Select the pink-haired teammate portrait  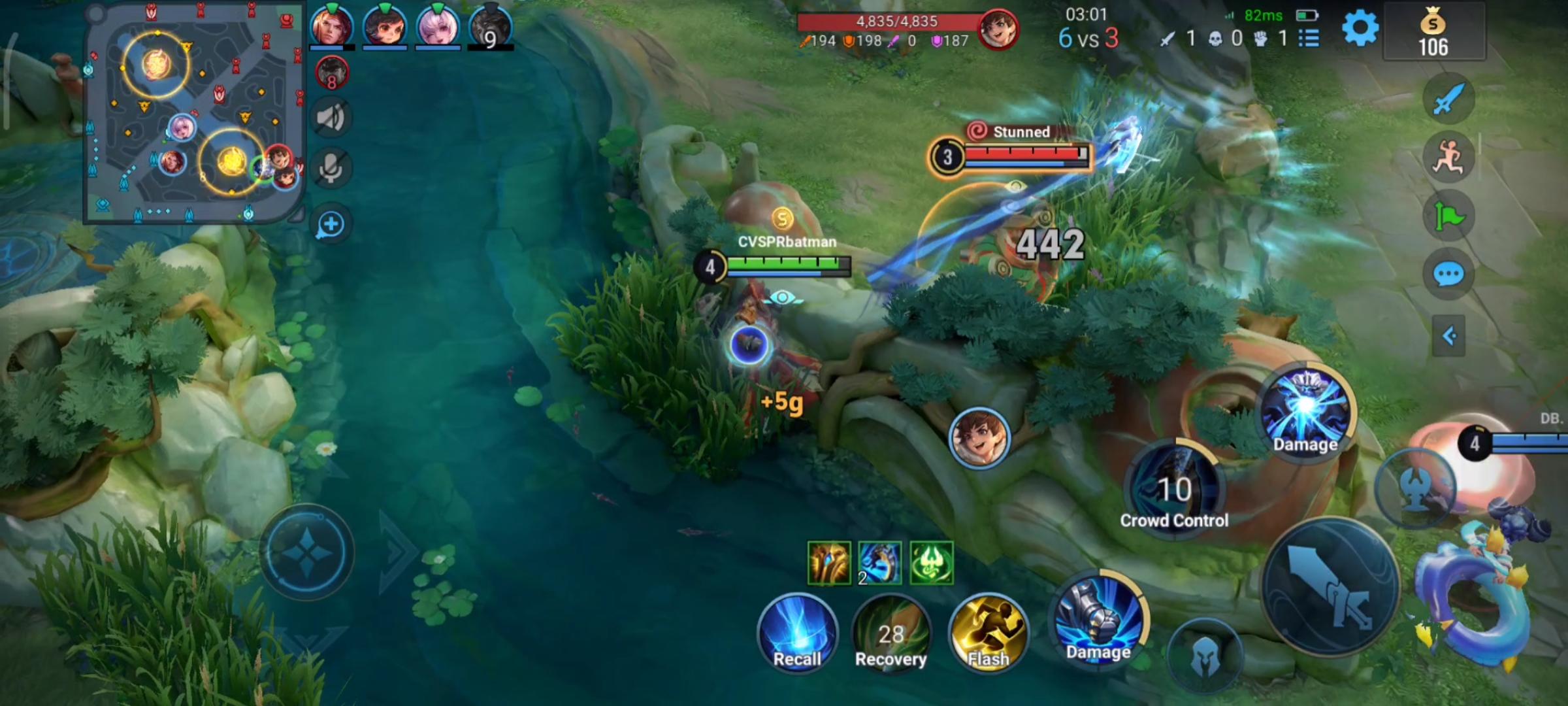[438, 27]
